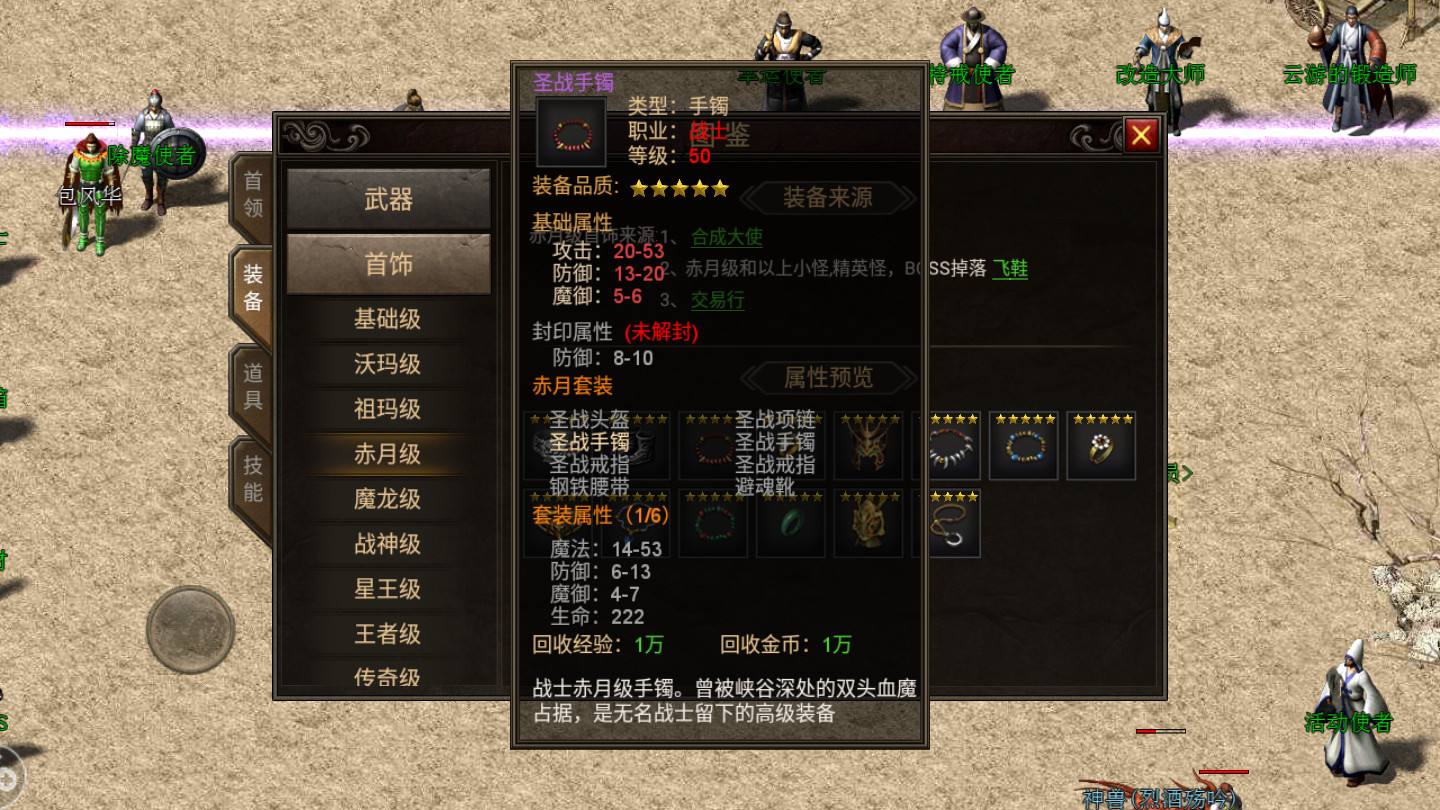Select the 圣战手镯 item icon

pos(571,131)
